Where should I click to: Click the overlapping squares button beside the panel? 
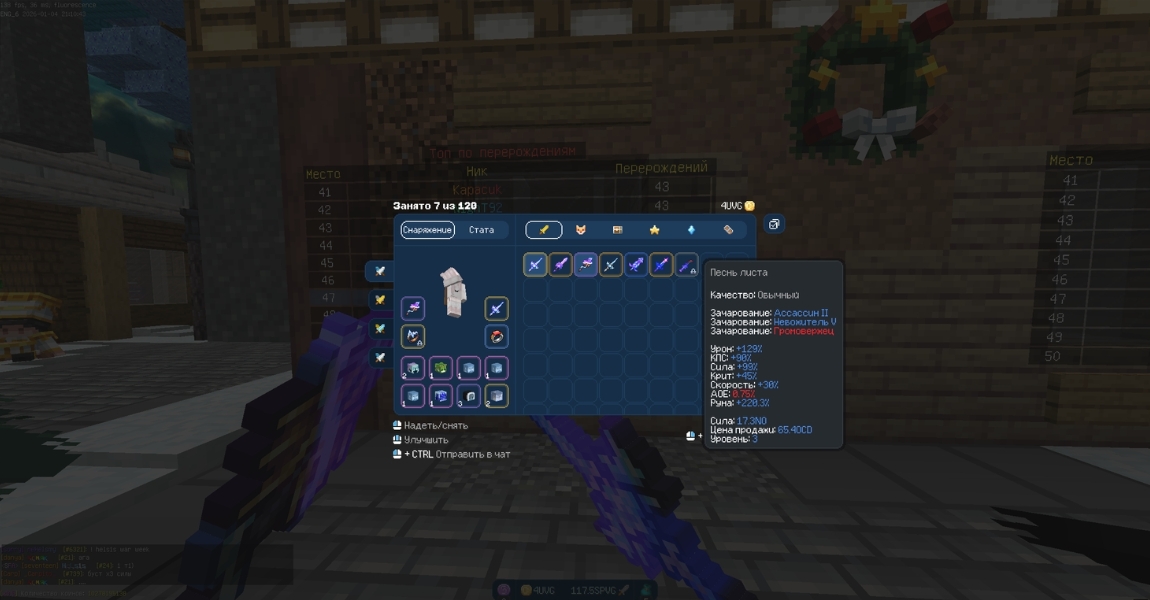(x=774, y=225)
